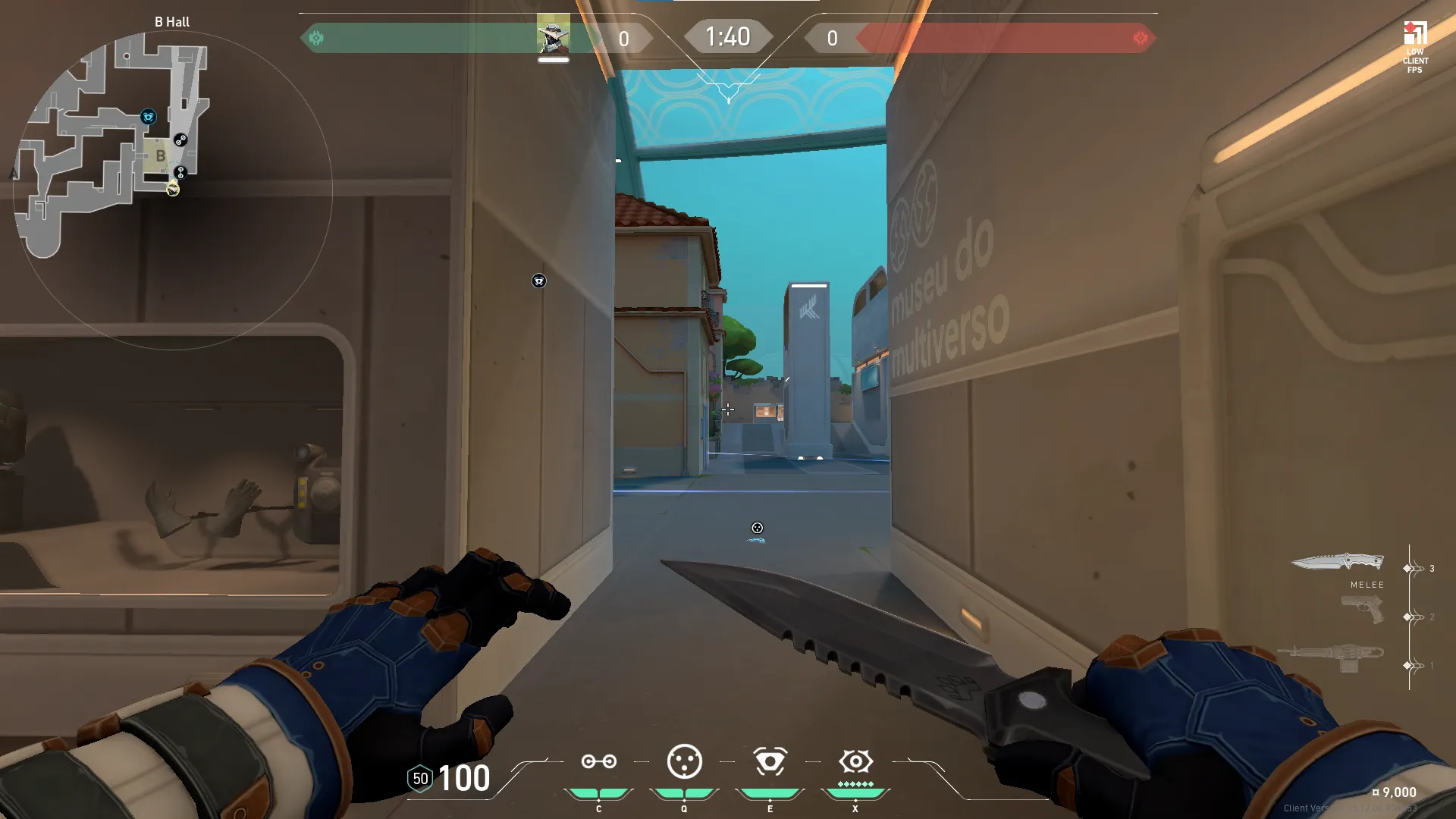The height and width of the screenshot is (819, 1456).
Task: Use the Spycam ability icon
Action: pyautogui.click(x=770, y=761)
